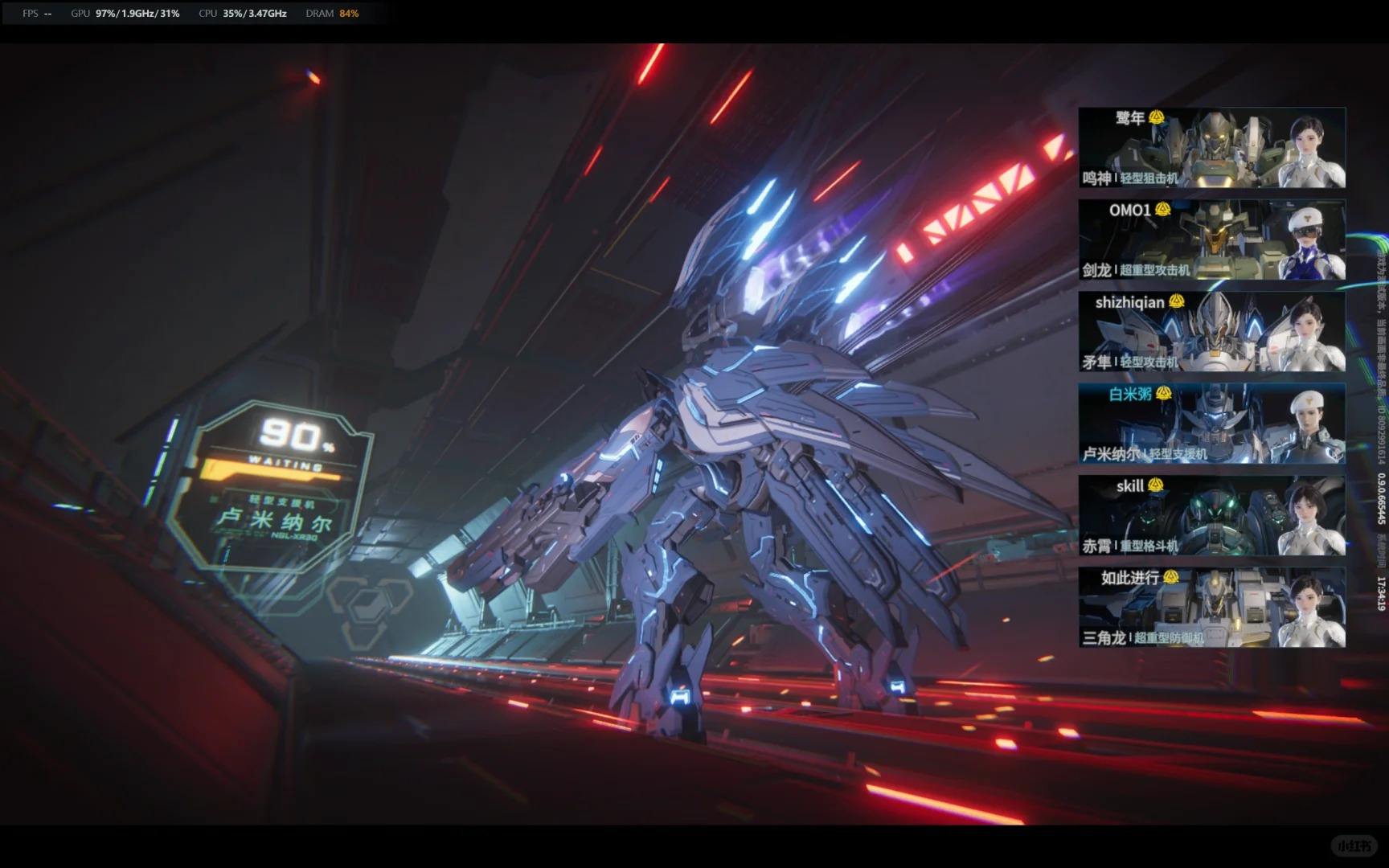
Task: Click OMO1's 剑龙 player card
Action: click(1211, 240)
